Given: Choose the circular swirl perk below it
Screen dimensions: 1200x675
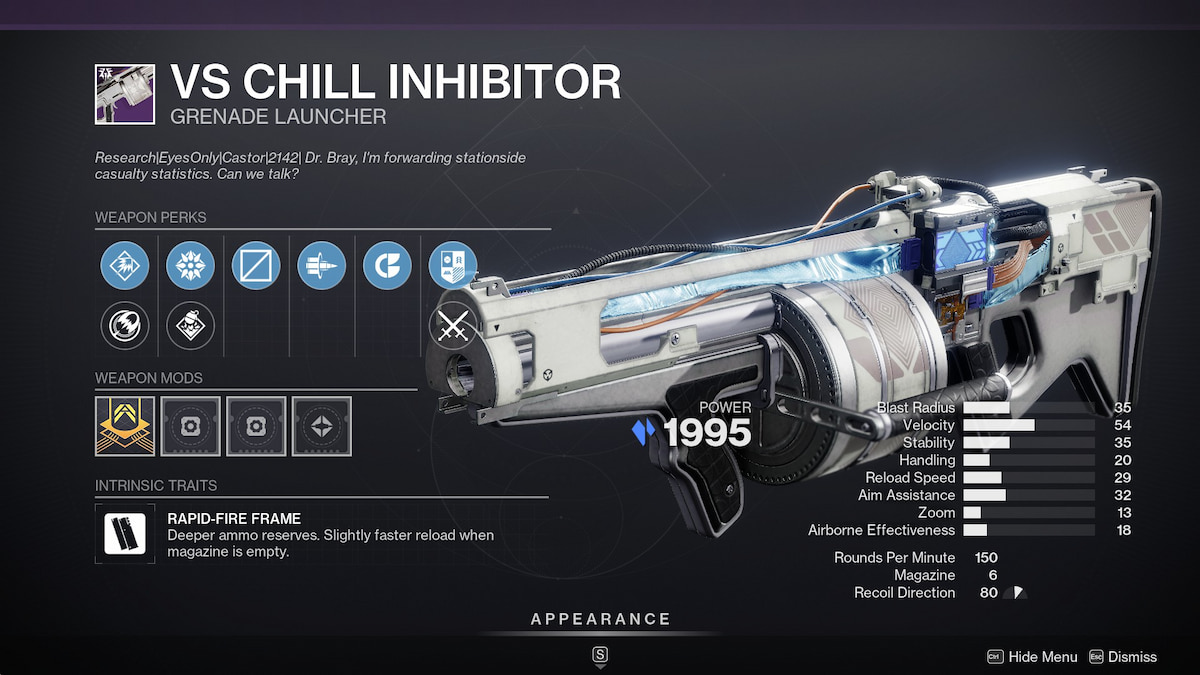Looking at the screenshot, I should [x=125, y=325].
